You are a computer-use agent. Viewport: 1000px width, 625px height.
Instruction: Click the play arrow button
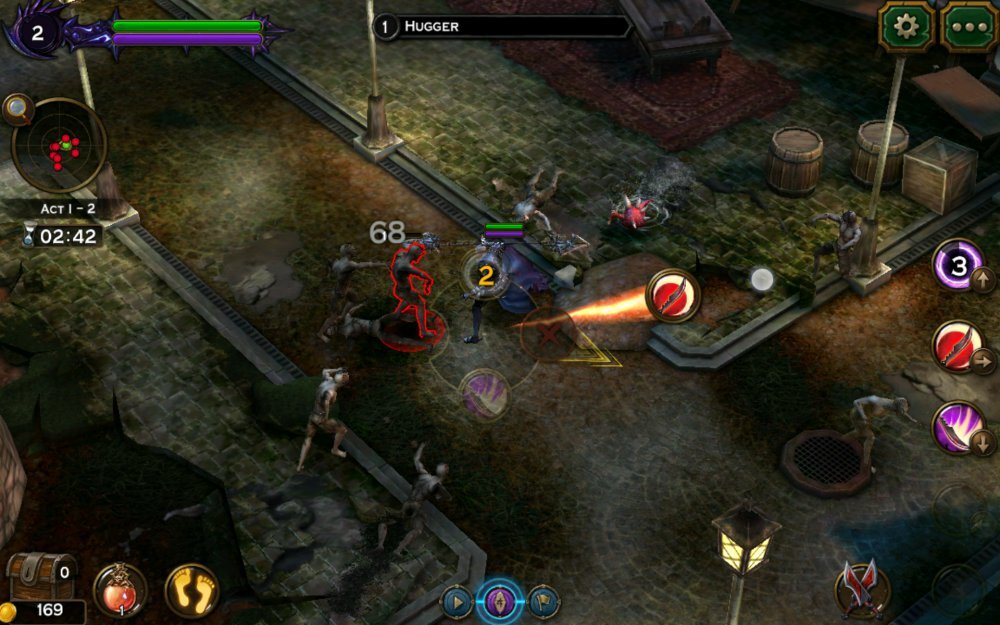[457, 602]
